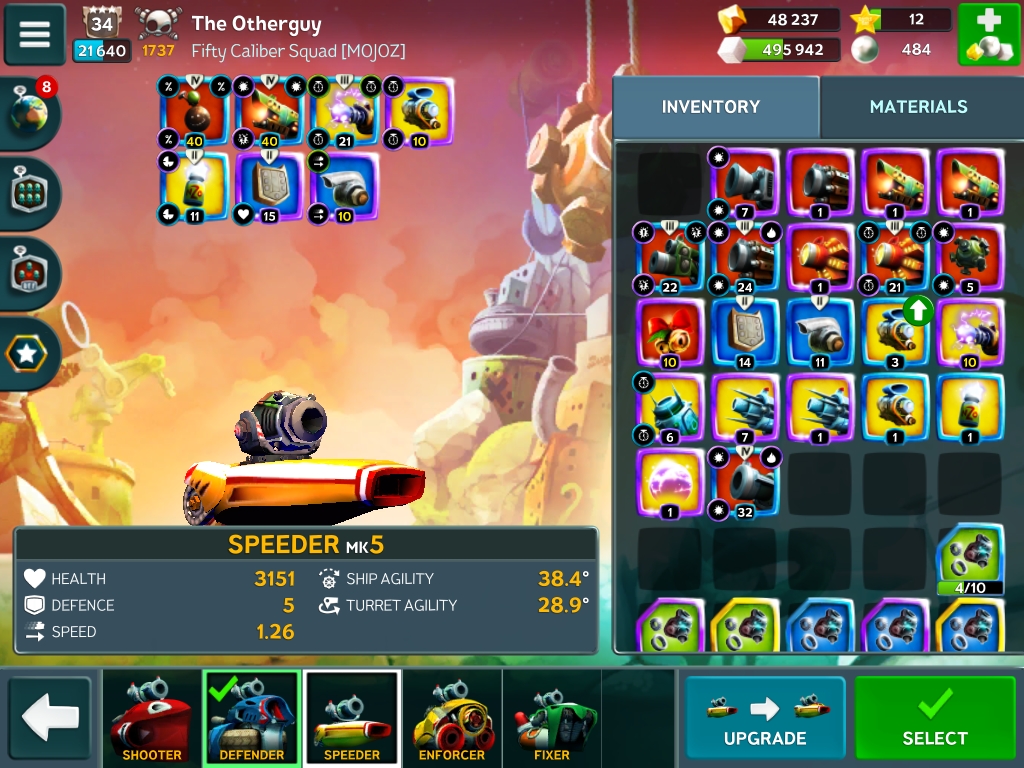Choose the Defender ship
This screenshot has height=768, width=1024.
click(x=251, y=718)
